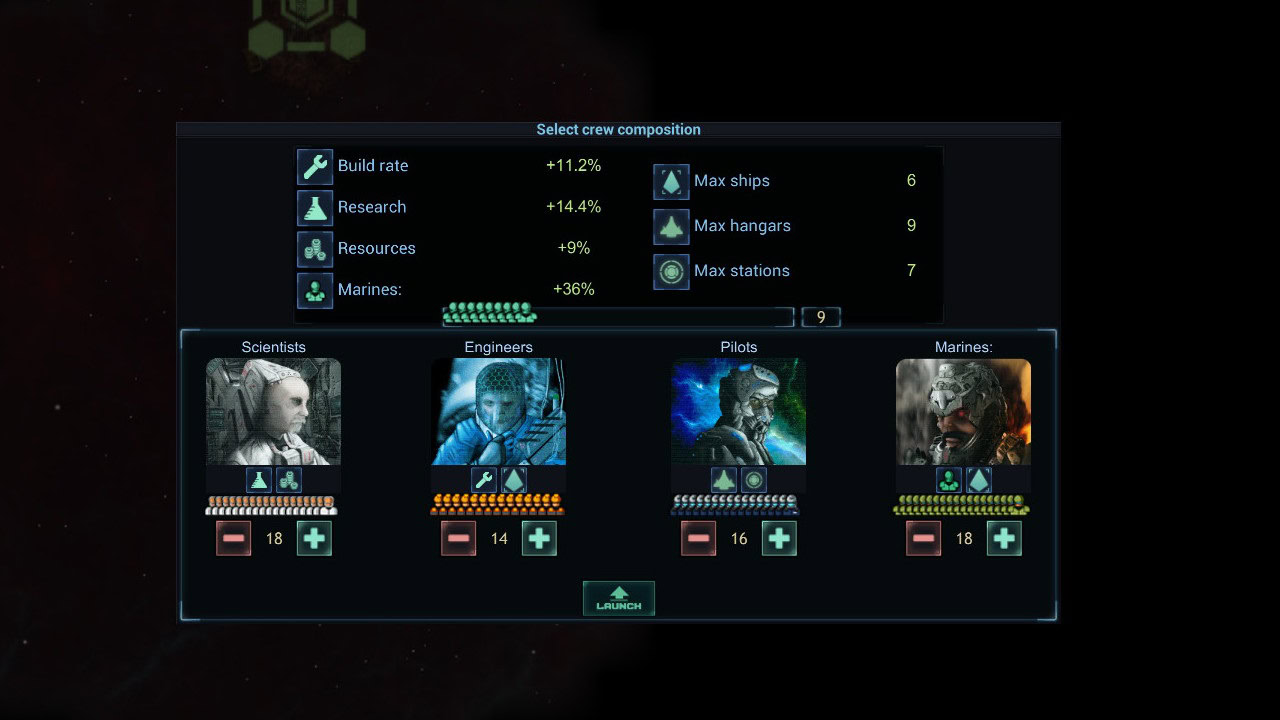Remove one Marine from the crew
The width and height of the screenshot is (1280, 720).
924,539
